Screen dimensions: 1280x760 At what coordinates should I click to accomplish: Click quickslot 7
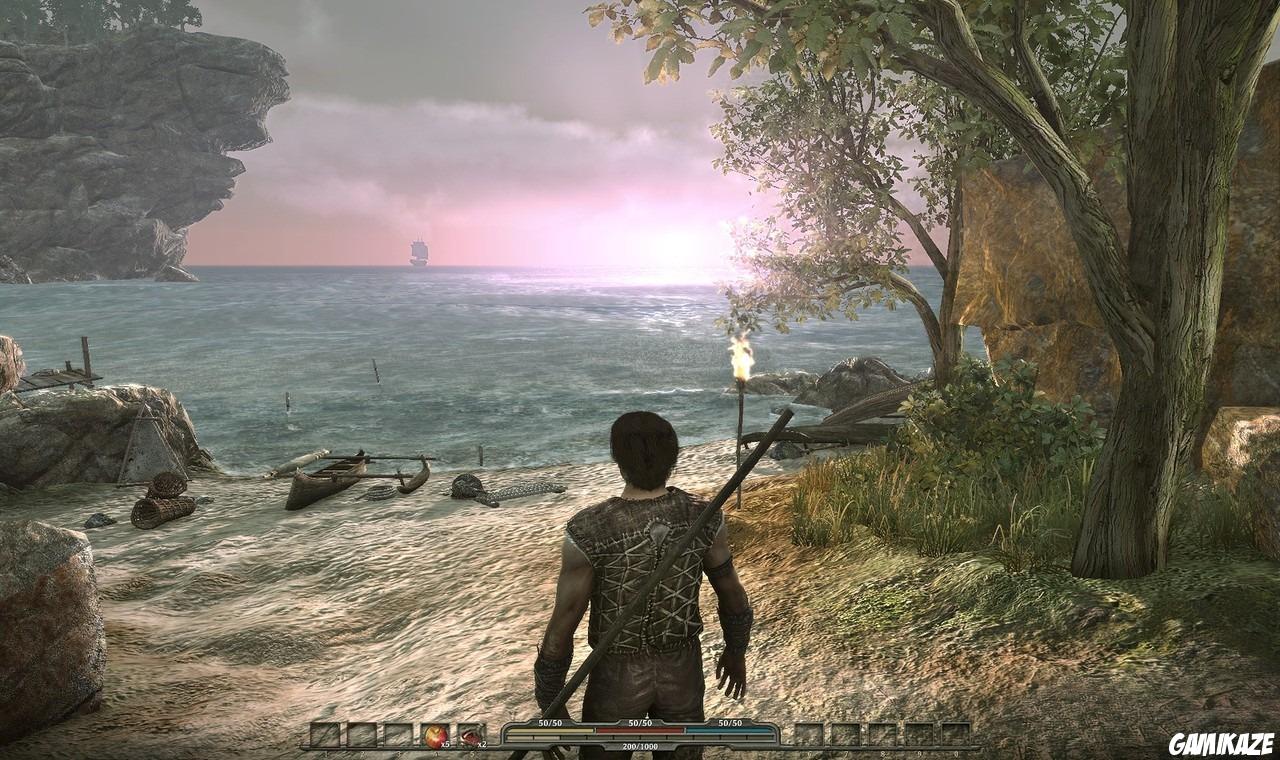[845, 733]
